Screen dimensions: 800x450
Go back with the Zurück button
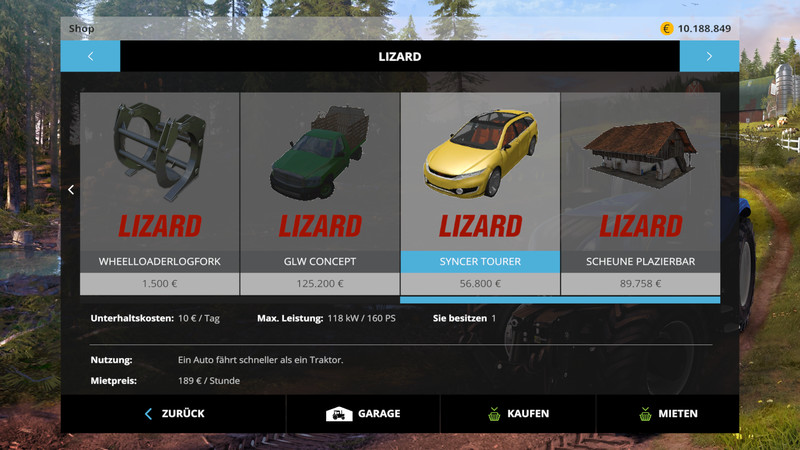[x=174, y=413]
